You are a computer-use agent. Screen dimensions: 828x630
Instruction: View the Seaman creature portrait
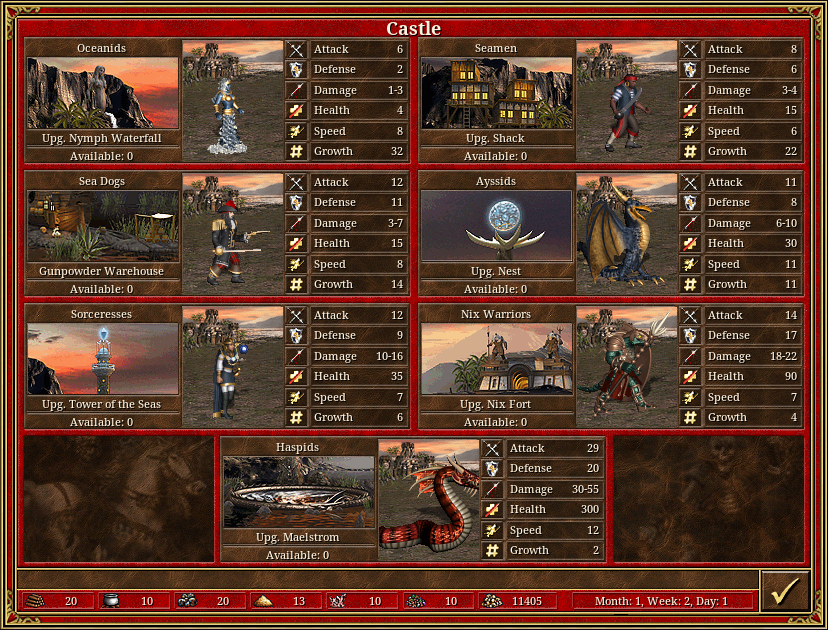coord(627,101)
